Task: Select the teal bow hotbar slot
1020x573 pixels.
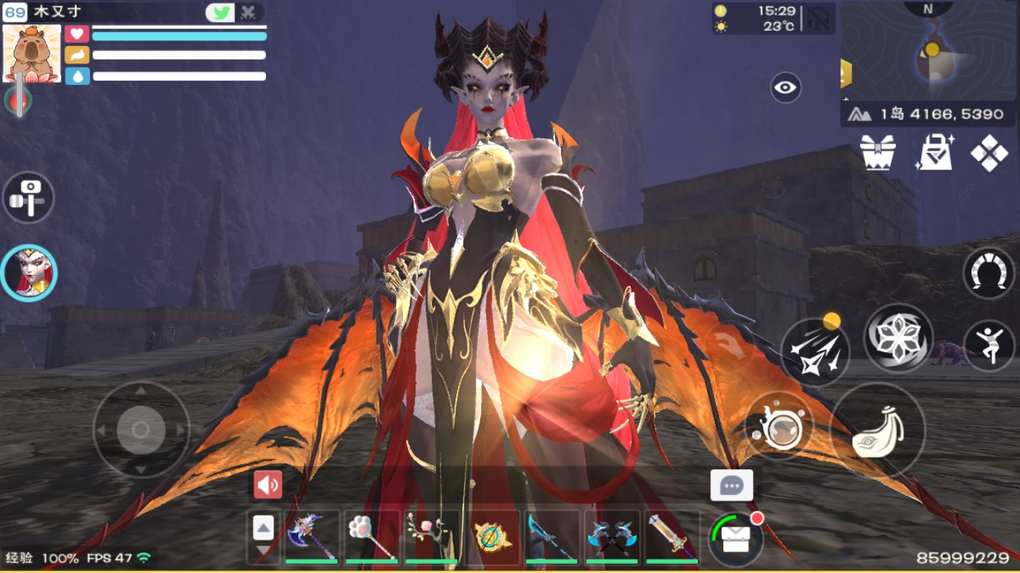Action: tap(551, 537)
